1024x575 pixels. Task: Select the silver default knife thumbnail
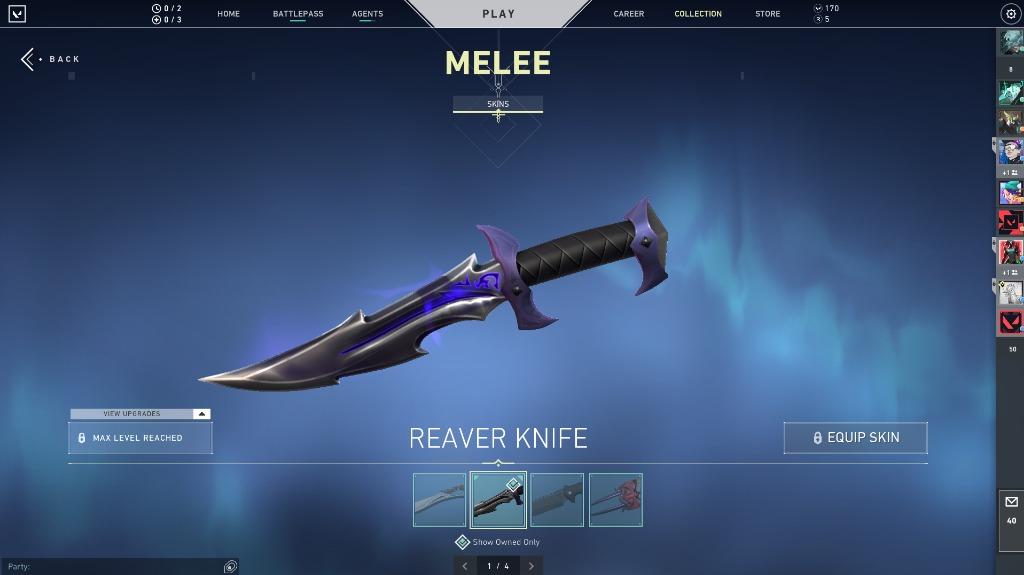(x=439, y=500)
